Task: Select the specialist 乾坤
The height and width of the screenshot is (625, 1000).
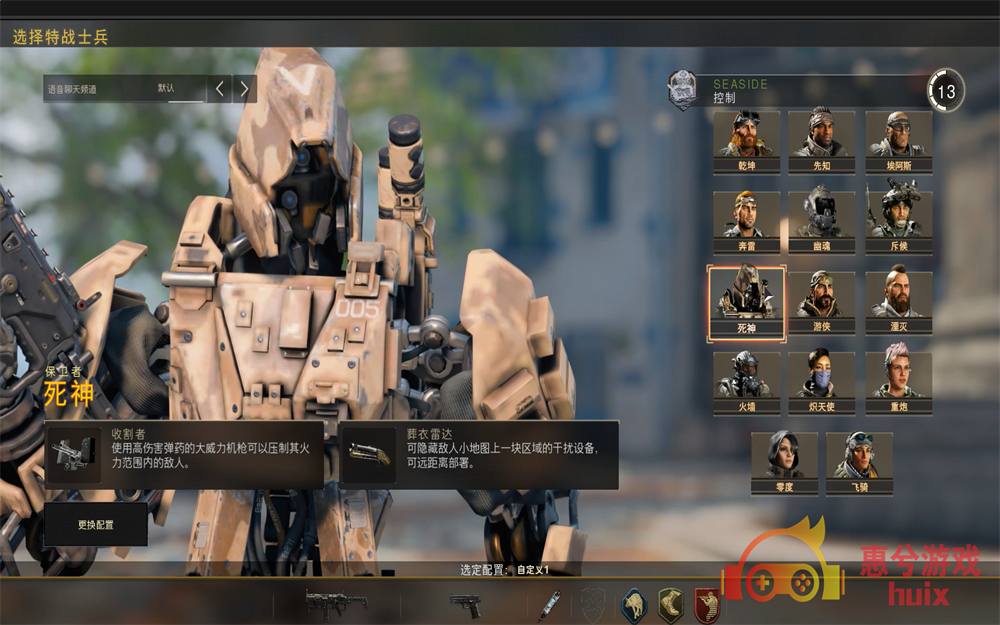Action: [747, 141]
